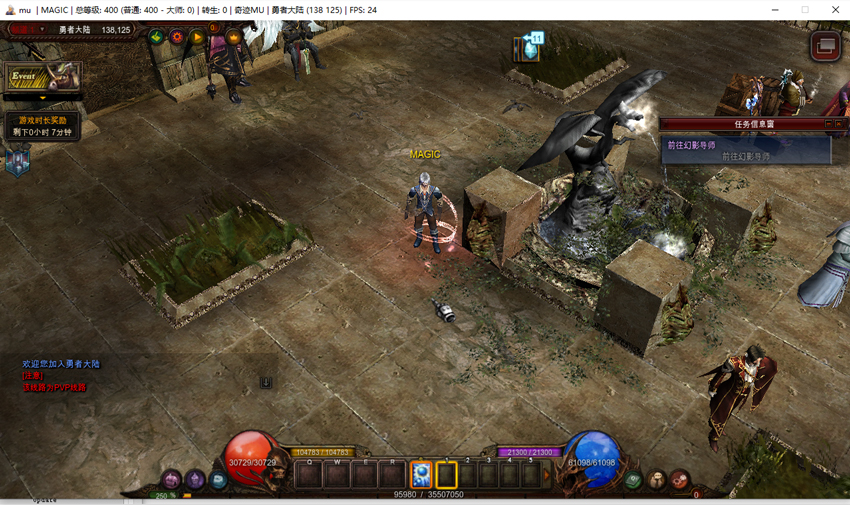
Task: Click the shield emblem icon
Action: pos(18,160)
